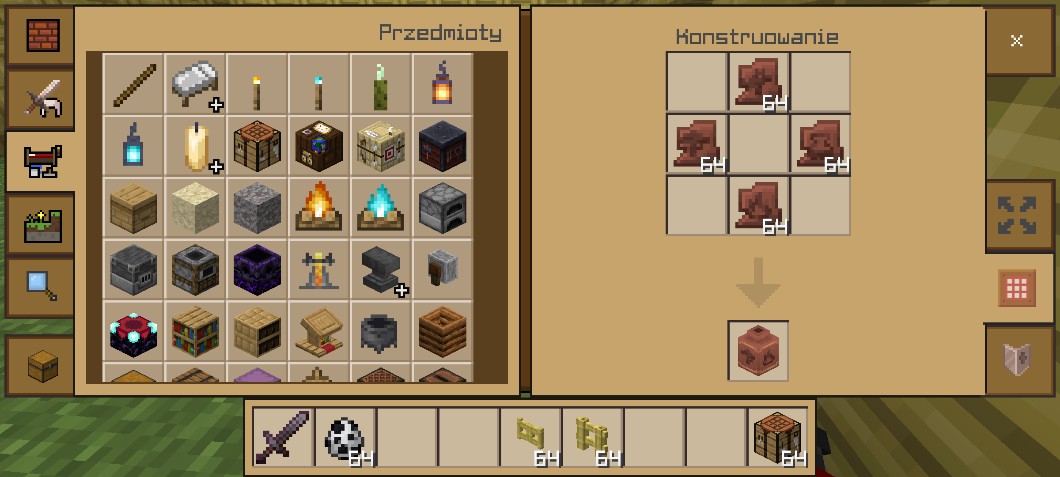Select the grass block nature tab
This screenshot has height=477, width=1060.
tap(41, 223)
